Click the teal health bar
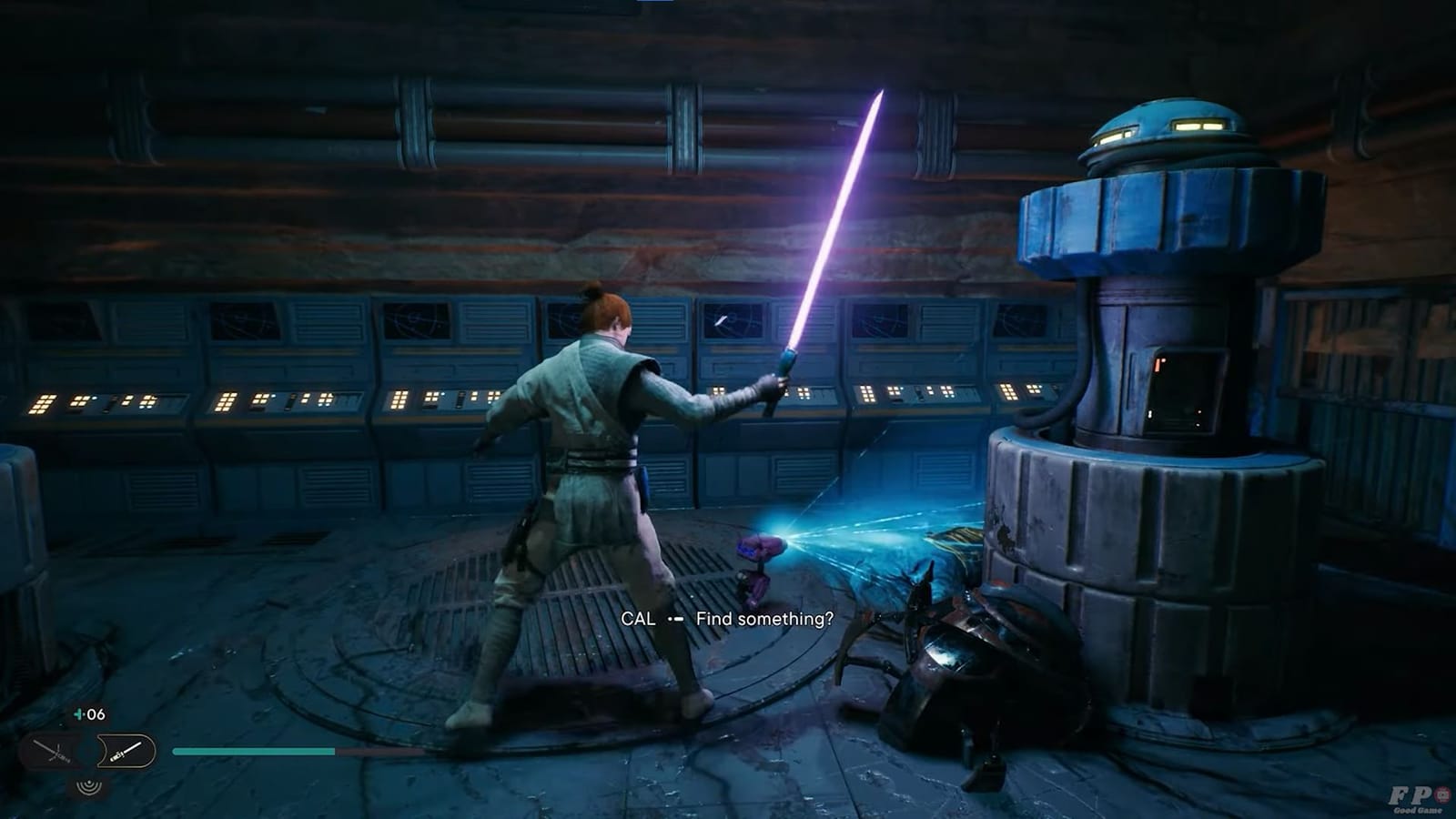1456x819 pixels. [x=255, y=751]
